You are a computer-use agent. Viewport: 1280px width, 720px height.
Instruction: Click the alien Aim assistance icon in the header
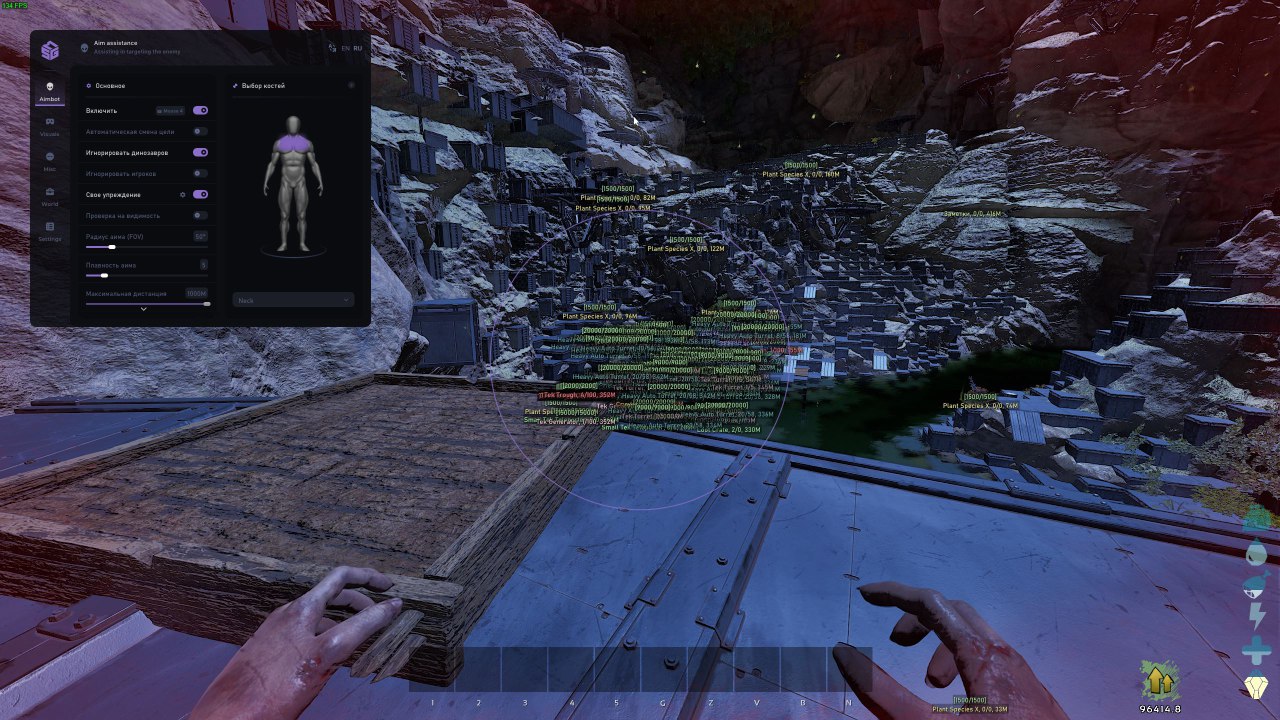(x=82, y=46)
